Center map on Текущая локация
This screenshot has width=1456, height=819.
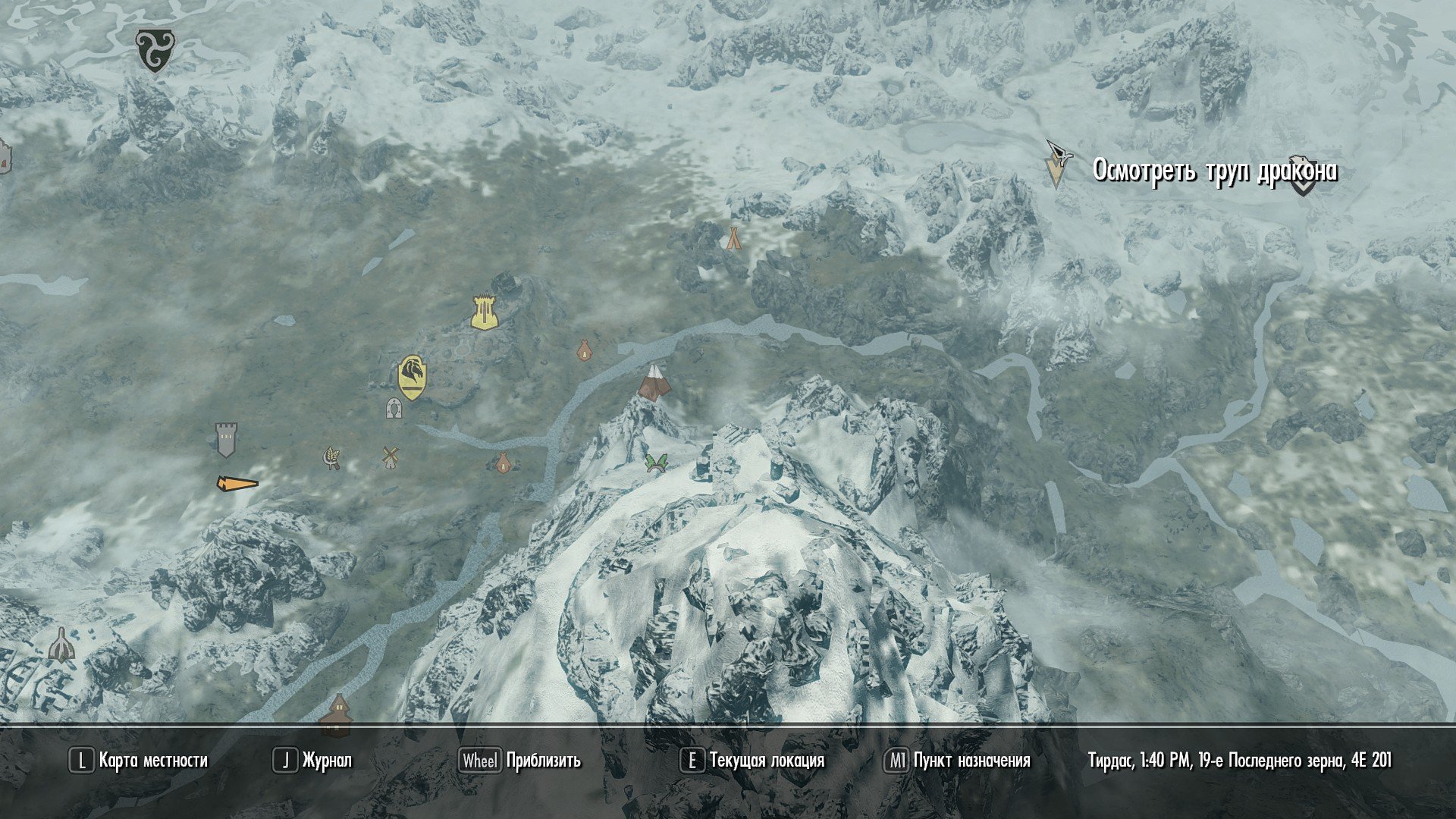(x=752, y=761)
